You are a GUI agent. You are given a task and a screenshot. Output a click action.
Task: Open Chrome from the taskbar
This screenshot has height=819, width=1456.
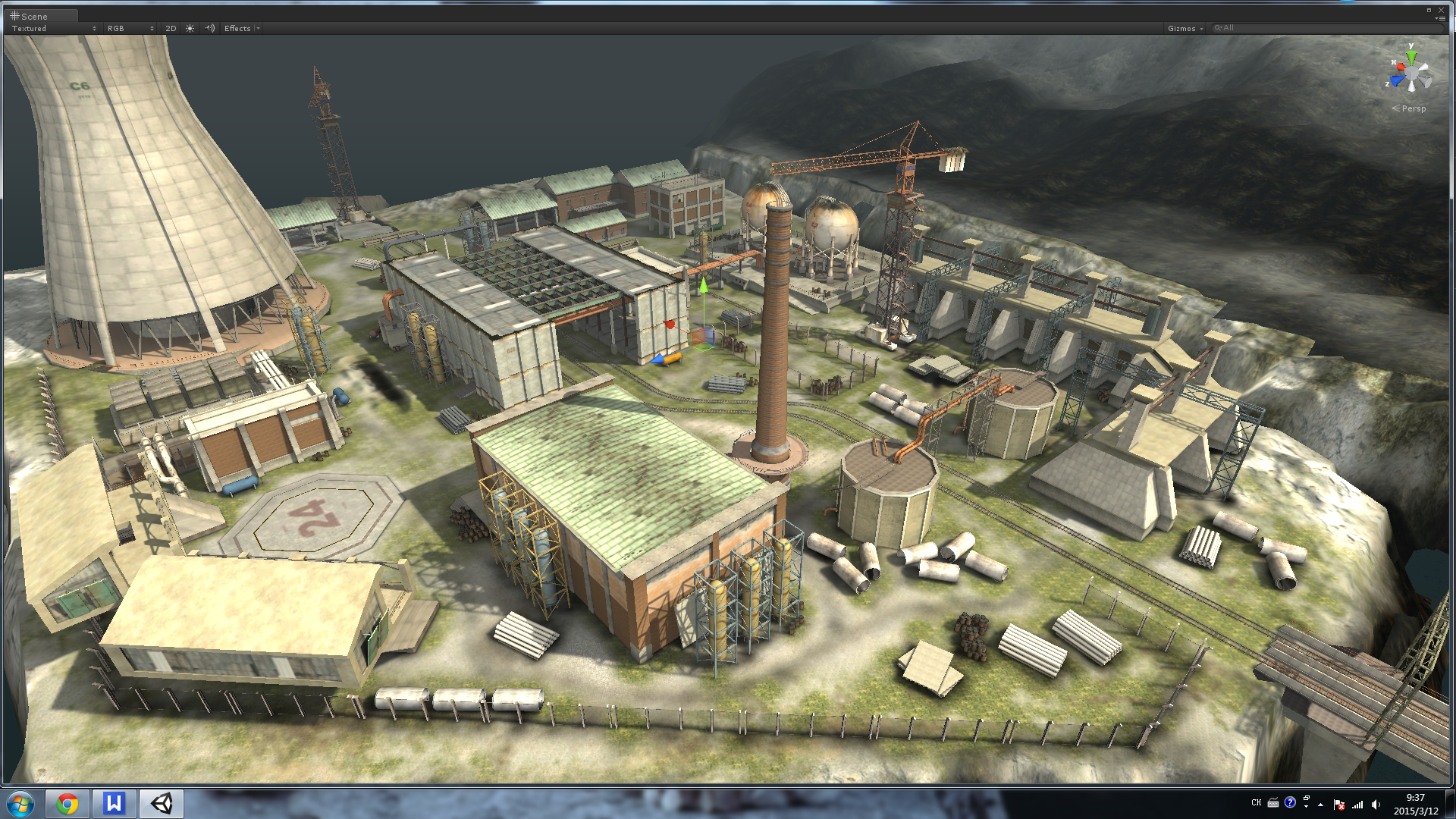tap(67, 803)
